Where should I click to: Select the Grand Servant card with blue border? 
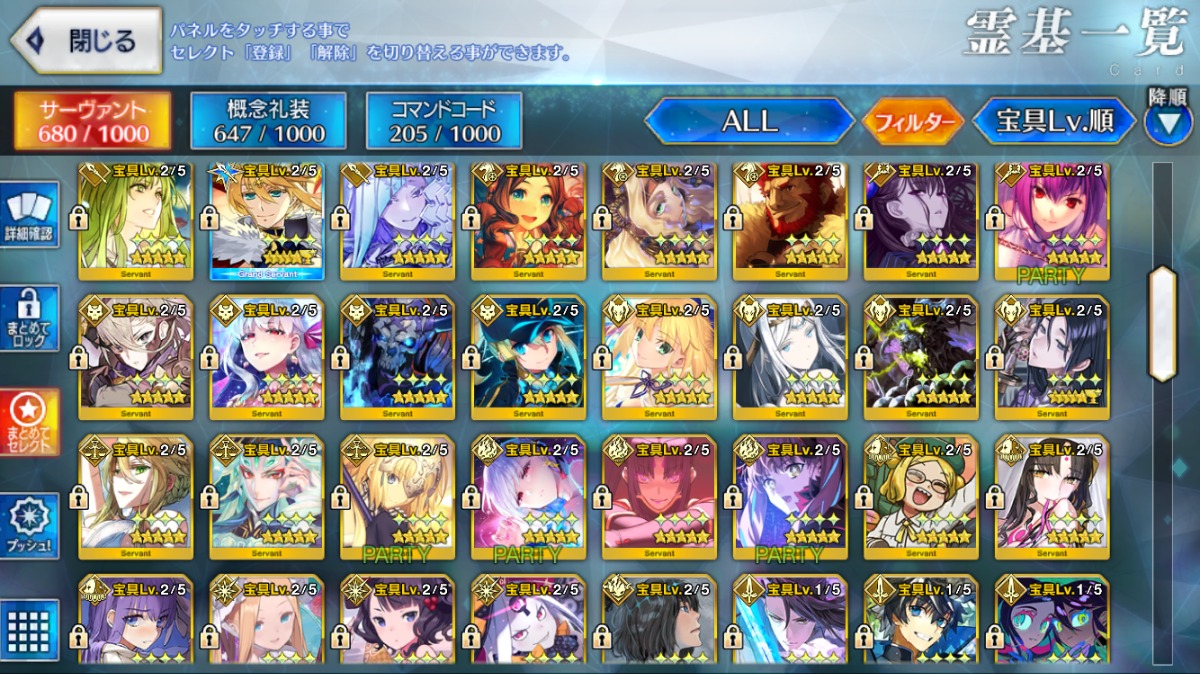pyautogui.click(x=266, y=220)
